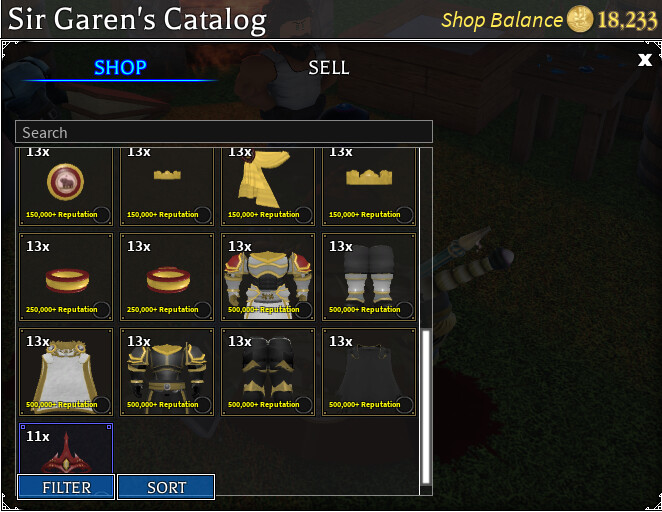Close the catalog window
This screenshot has height=512, width=662.
pyautogui.click(x=645, y=61)
